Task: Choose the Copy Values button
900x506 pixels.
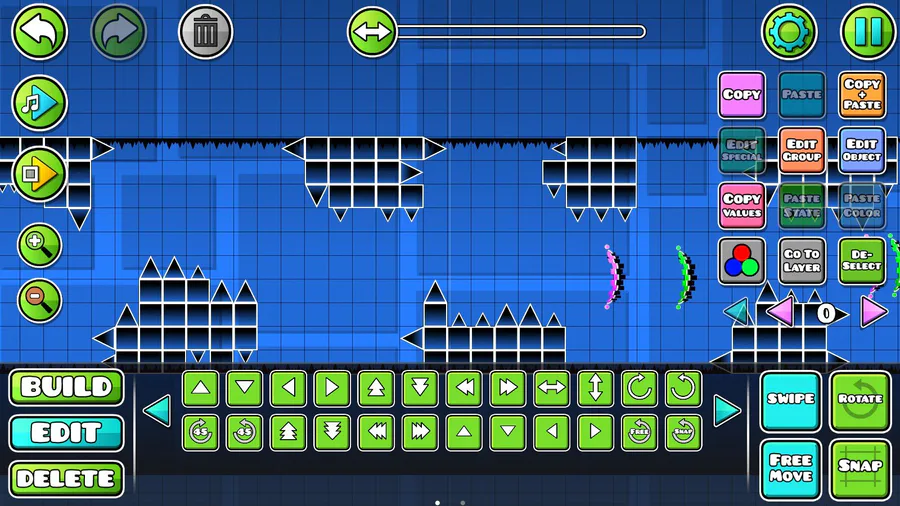Action: tap(742, 206)
